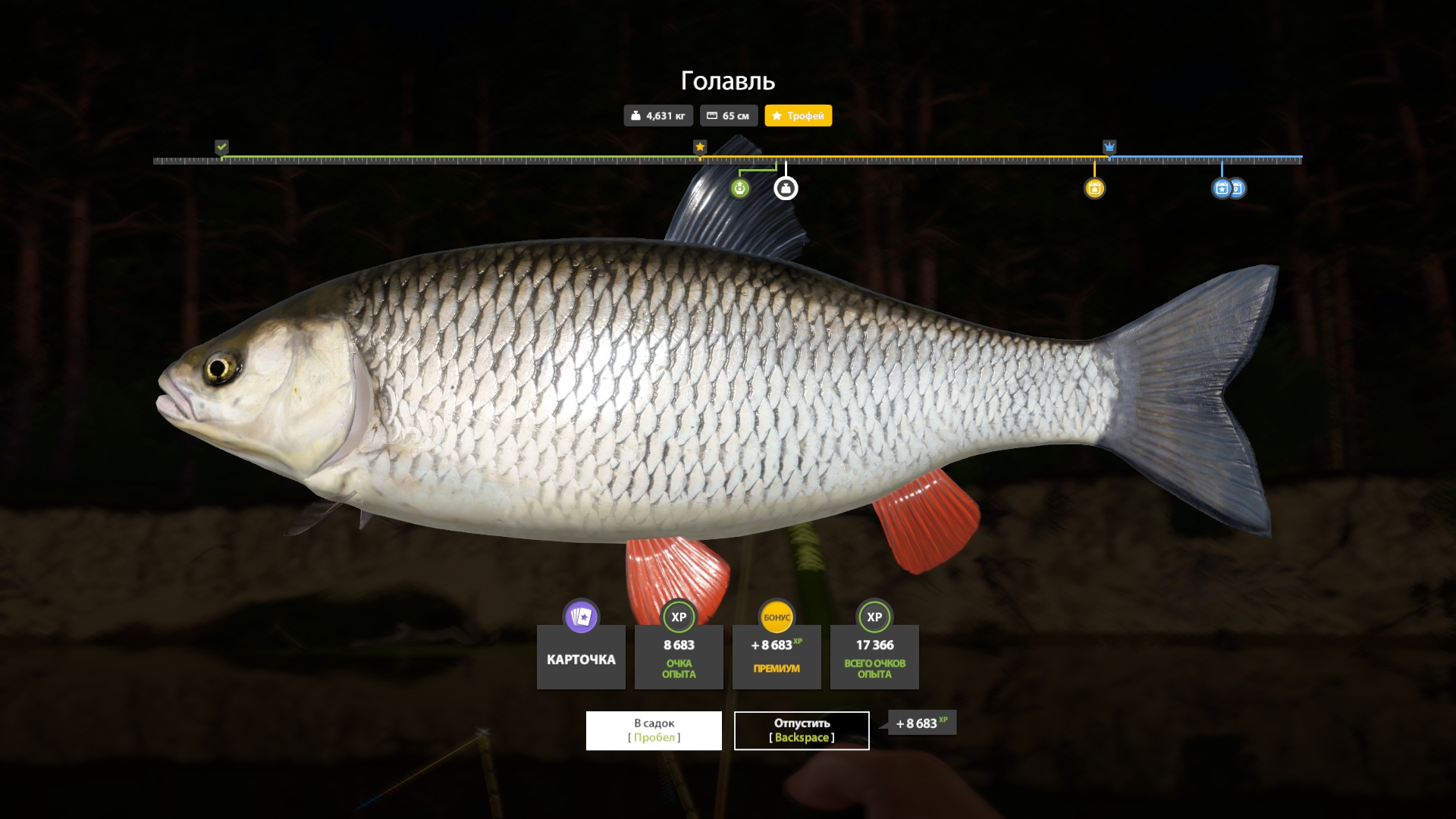The width and height of the screenshot is (1456, 819).
Task: Click the rightmost blue calendar icon on the scale
Action: click(1239, 187)
